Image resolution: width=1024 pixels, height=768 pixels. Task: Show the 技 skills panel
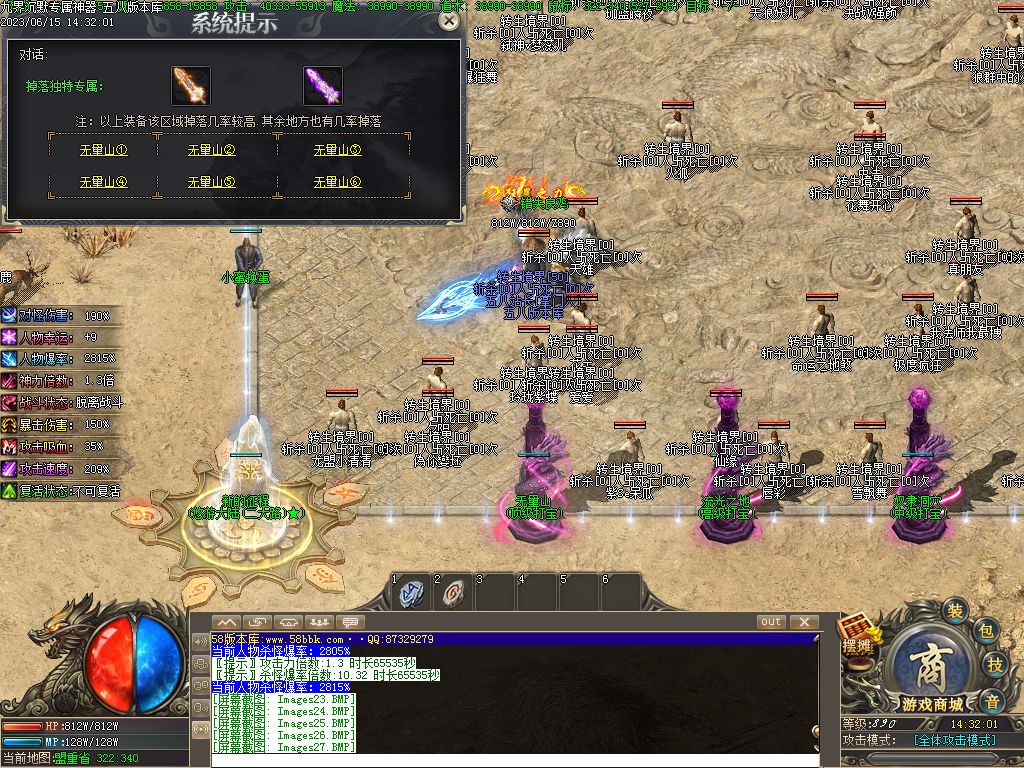(996, 665)
